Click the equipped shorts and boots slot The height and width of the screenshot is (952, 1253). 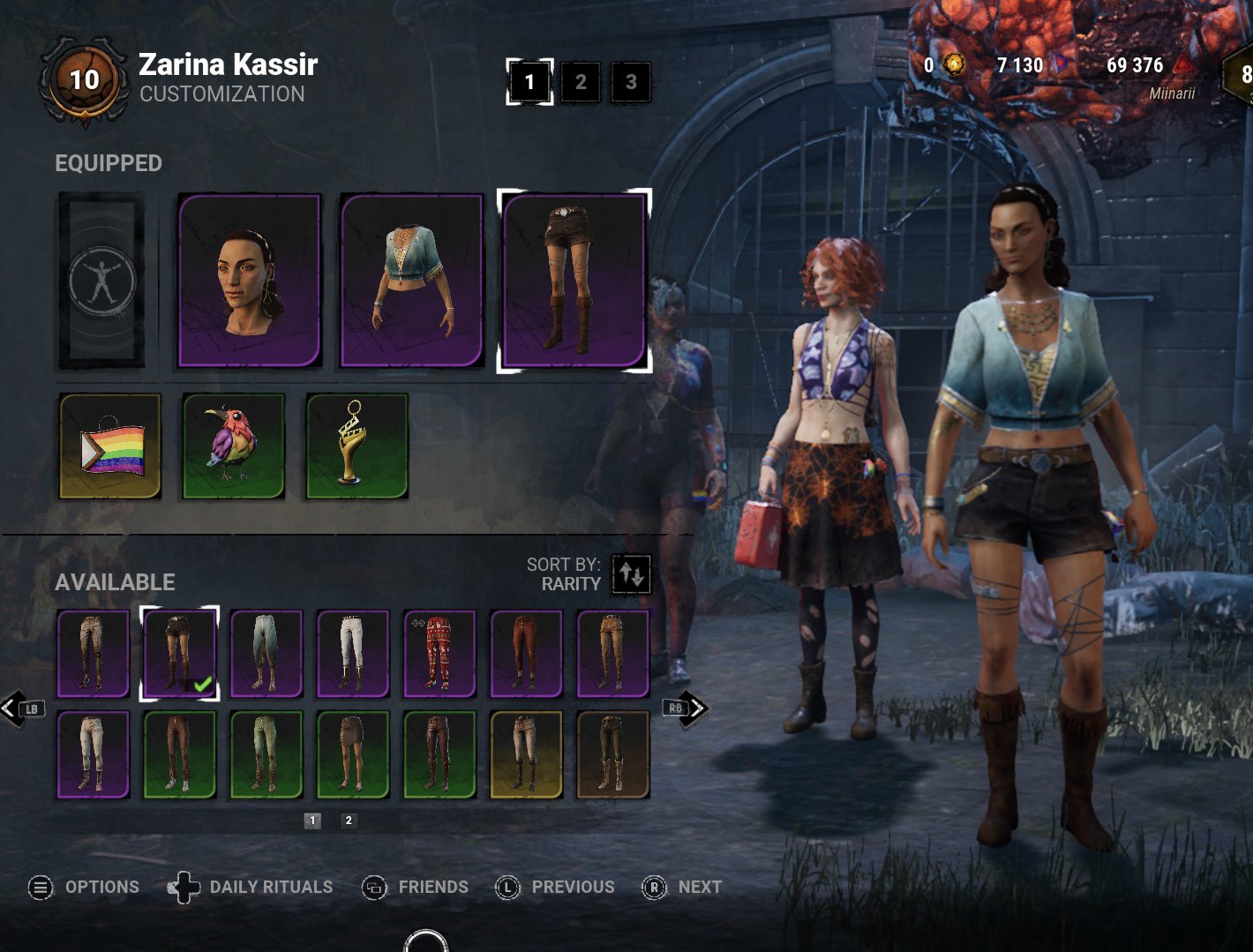pos(574,280)
